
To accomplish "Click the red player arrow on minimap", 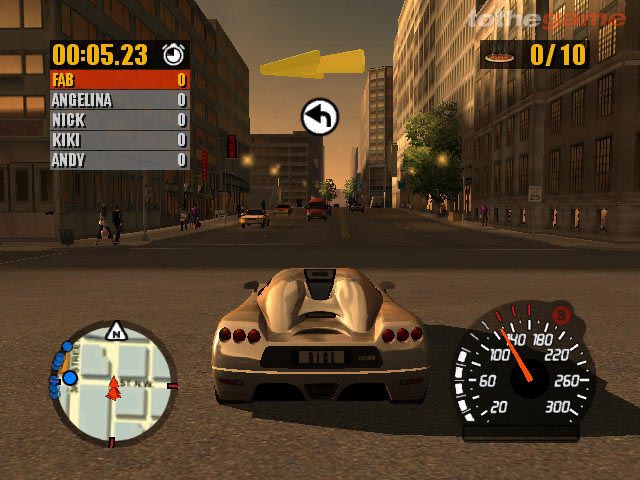I will (114, 385).
